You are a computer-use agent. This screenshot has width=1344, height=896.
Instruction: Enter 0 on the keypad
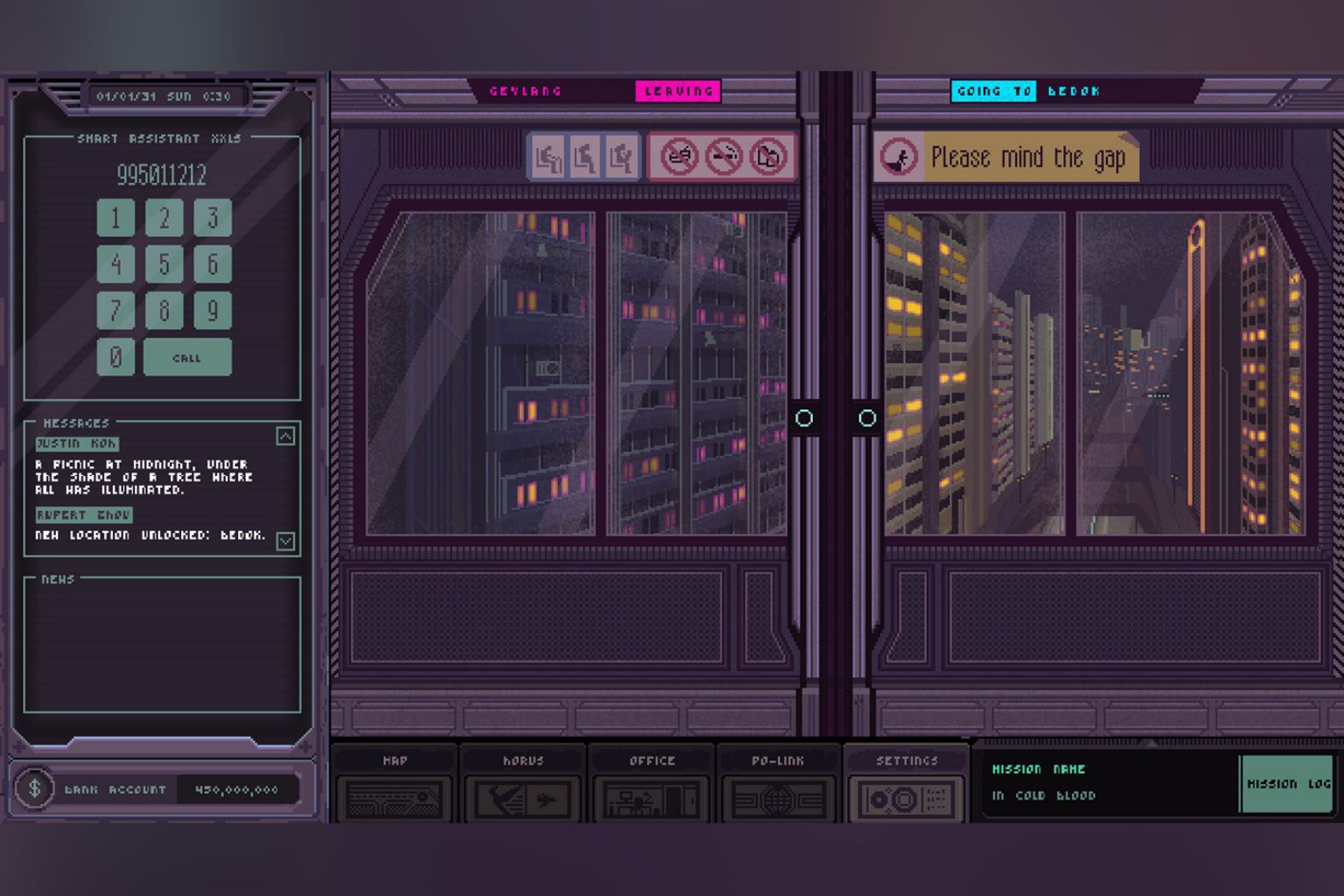(x=115, y=357)
